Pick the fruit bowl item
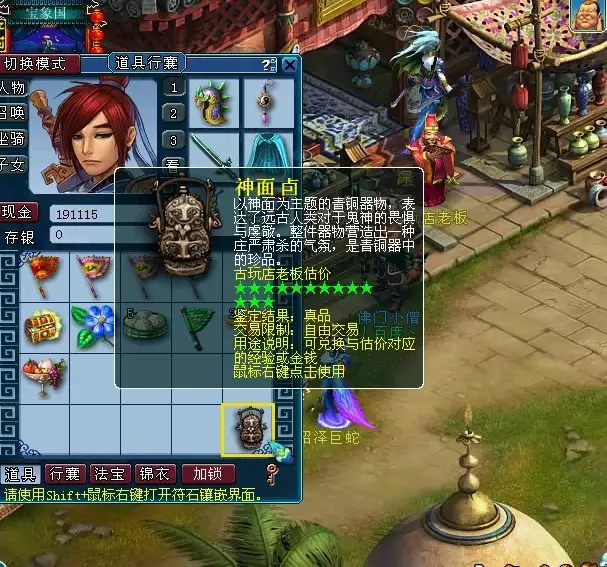 pos(44,375)
